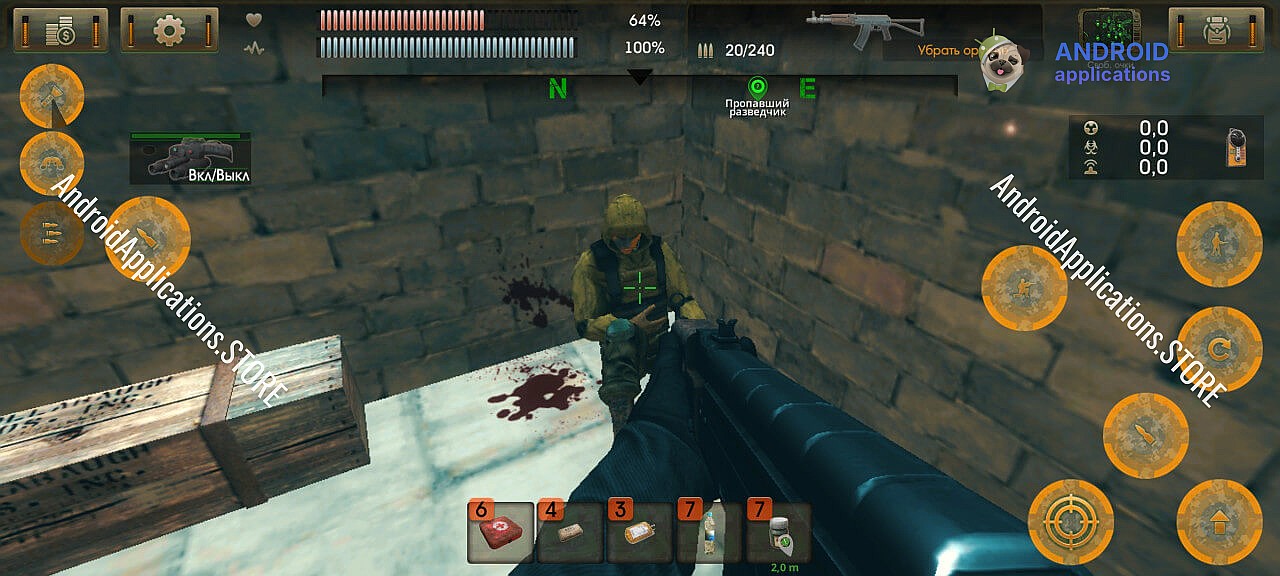Fire using the right-side bullet button
Image resolution: width=1280 pixels, height=576 pixels.
coord(1145,435)
